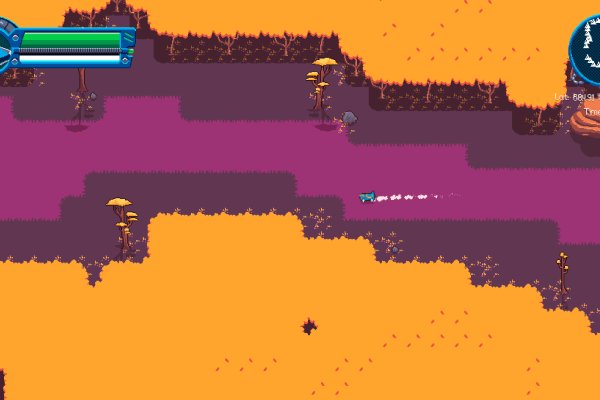
Task: Click the round emblem beside the health bar
Action: (5, 47)
